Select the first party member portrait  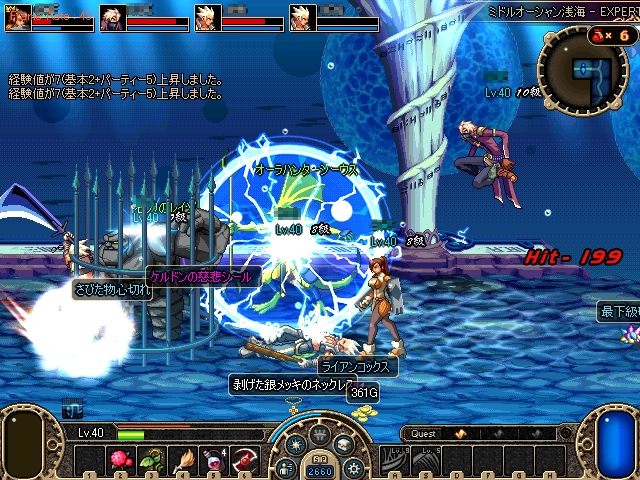(17, 19)
